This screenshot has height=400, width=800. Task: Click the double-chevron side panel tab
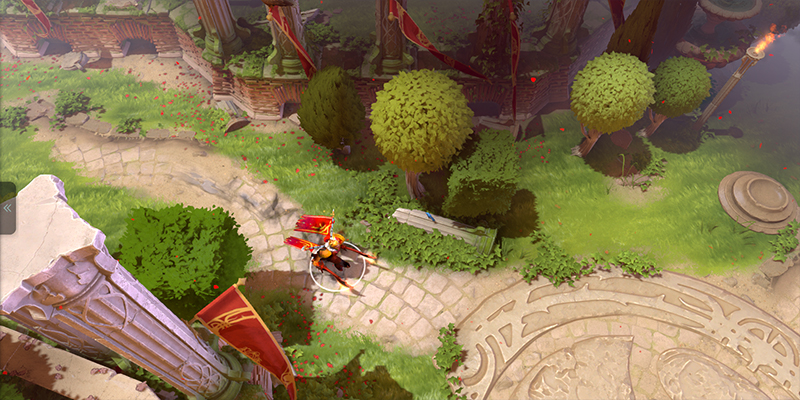[x=7, y=207]
